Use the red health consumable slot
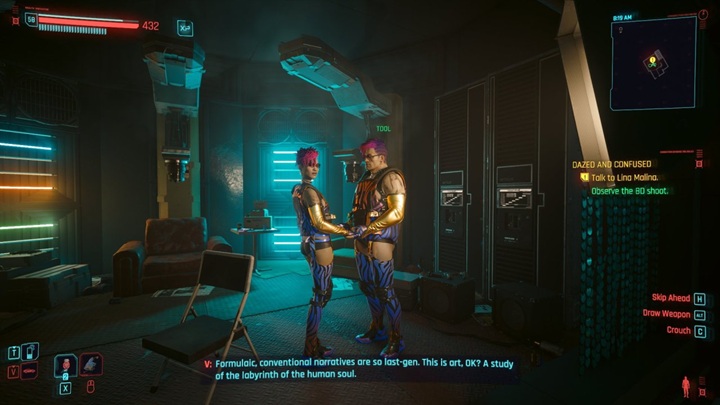This screenshot has height=405, width=720. [66, 366]
